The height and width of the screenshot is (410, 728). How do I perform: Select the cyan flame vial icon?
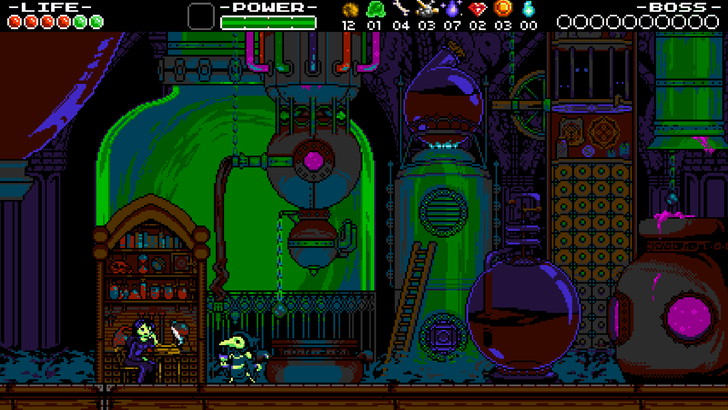click(528, 9)
